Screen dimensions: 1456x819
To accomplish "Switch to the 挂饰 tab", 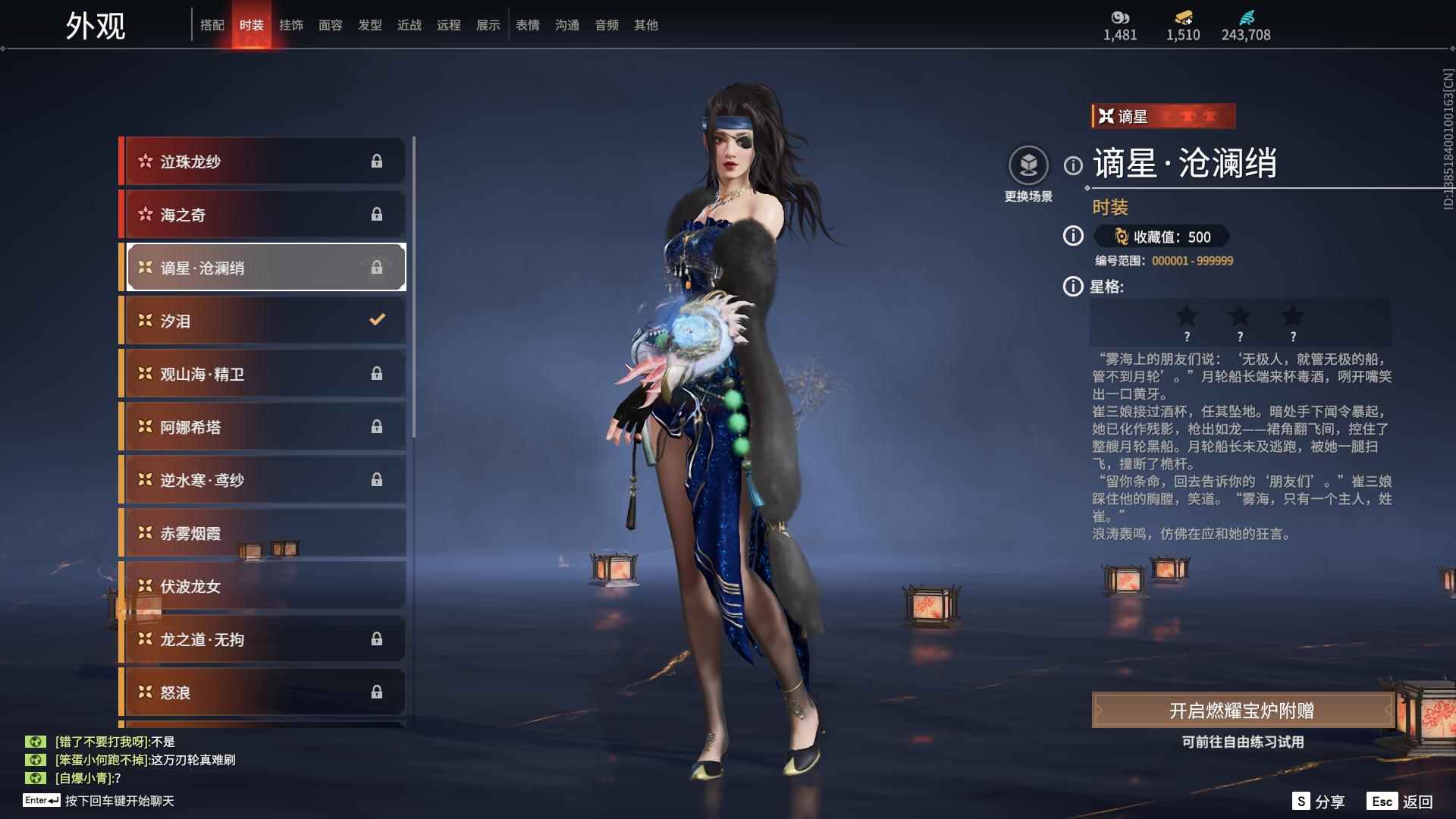I will coord(293,25).
